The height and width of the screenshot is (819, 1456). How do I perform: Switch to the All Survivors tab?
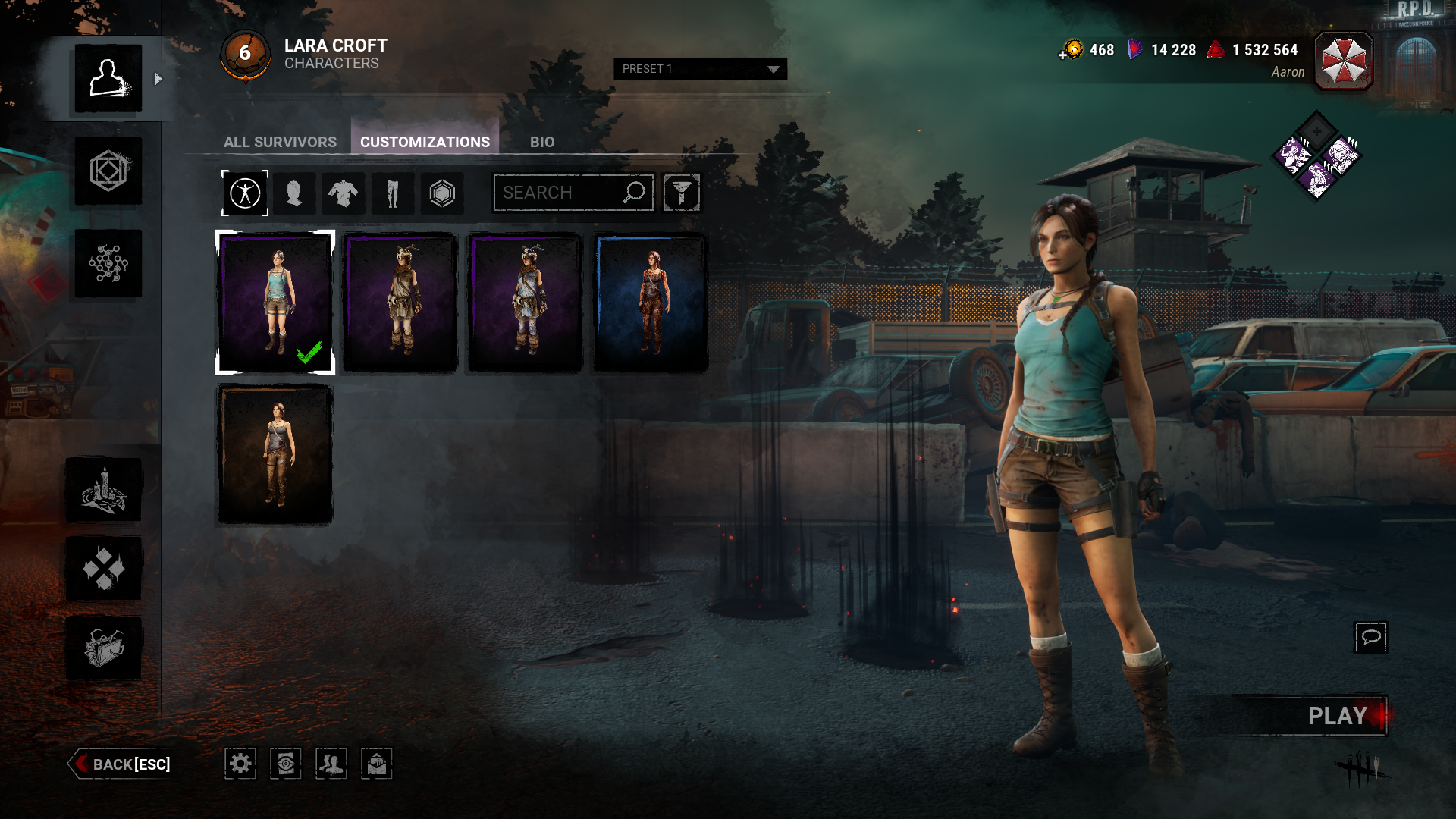(x=280, y=142)
